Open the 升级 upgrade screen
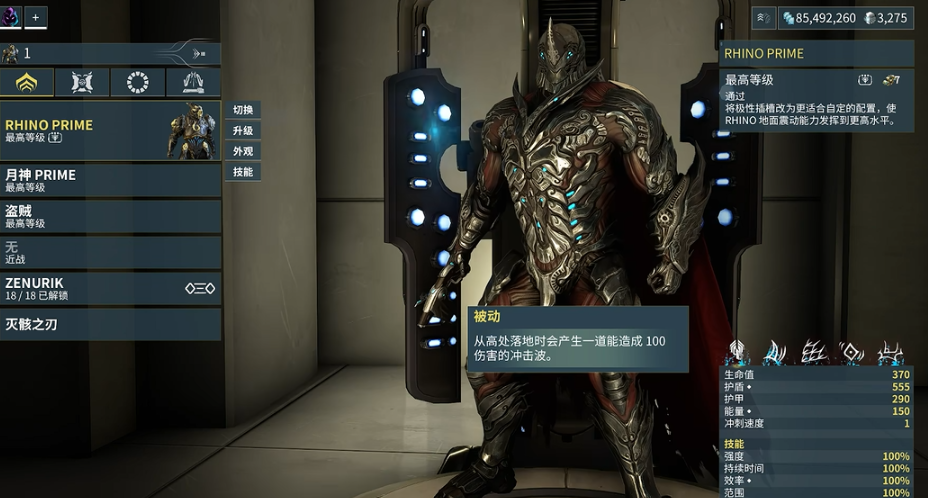 243,131
